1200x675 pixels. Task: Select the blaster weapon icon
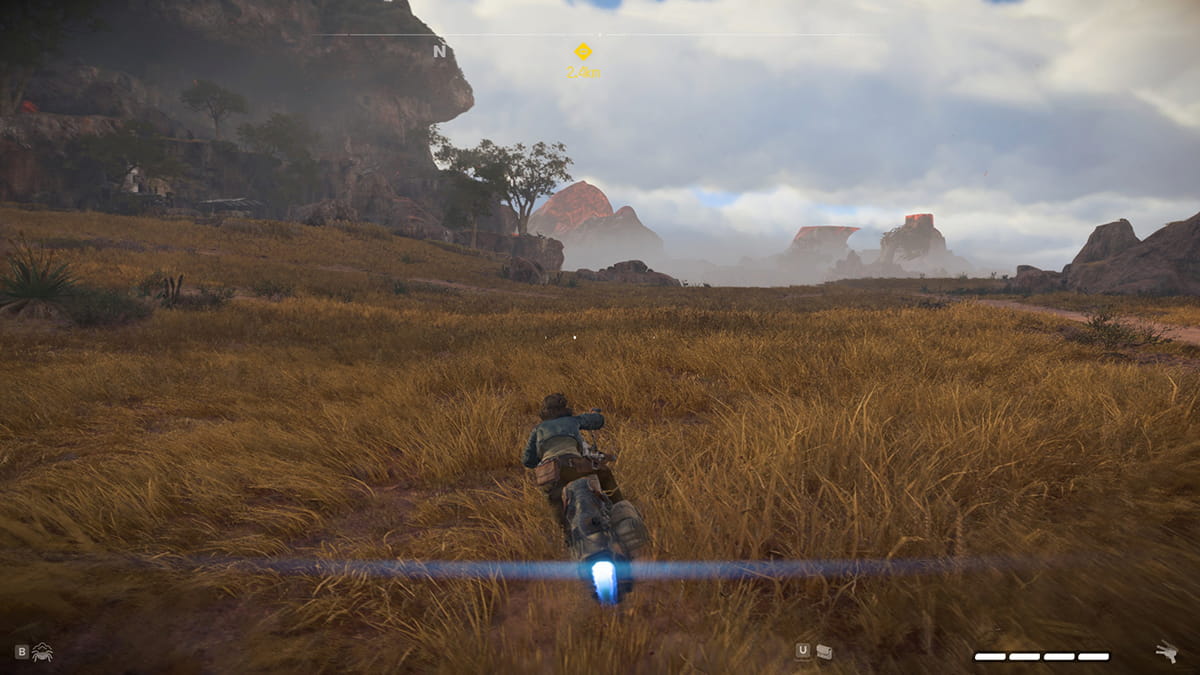point(1166,652)
